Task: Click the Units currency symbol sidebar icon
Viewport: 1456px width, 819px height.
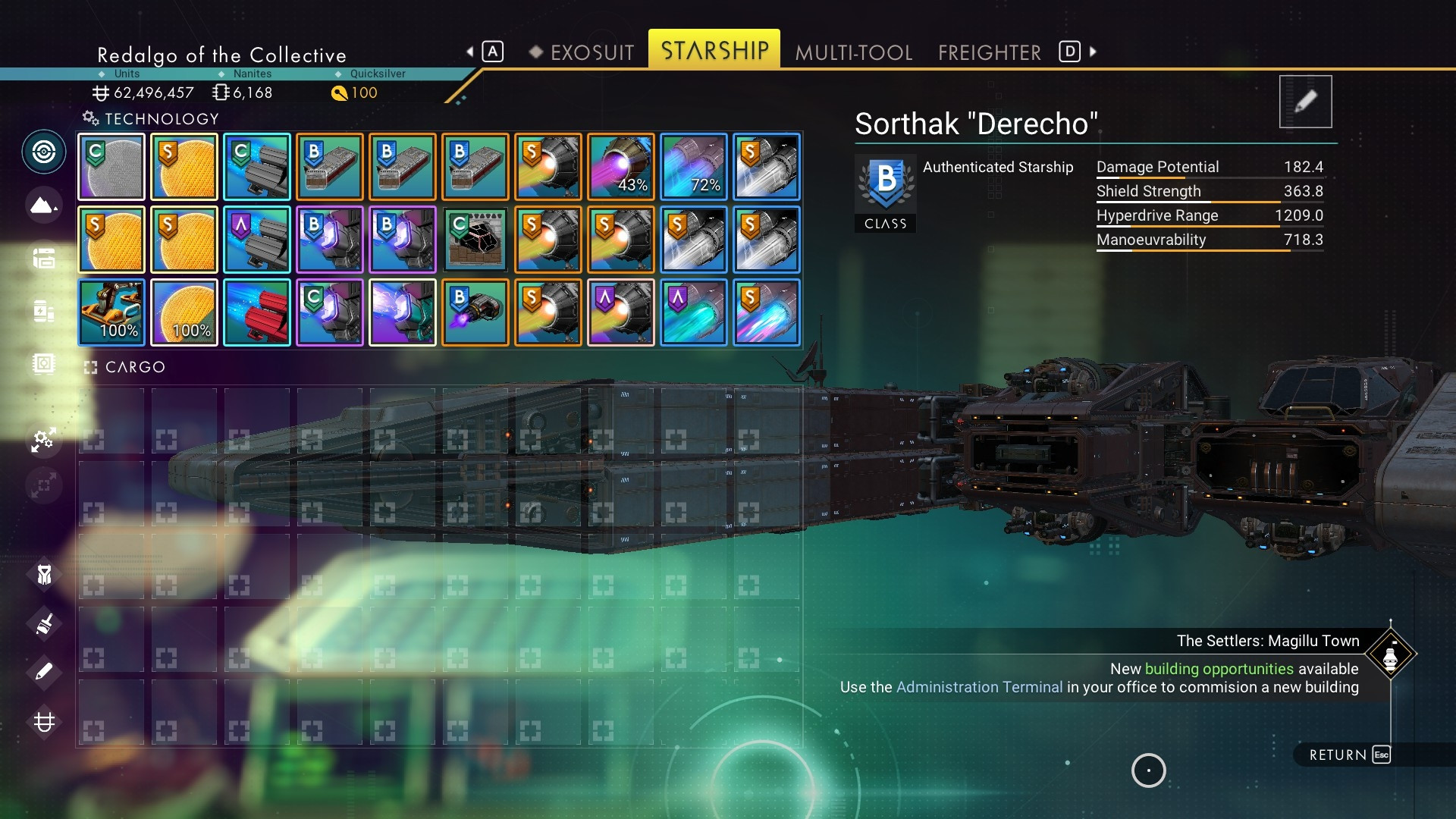Action: (x=43, y=721)
